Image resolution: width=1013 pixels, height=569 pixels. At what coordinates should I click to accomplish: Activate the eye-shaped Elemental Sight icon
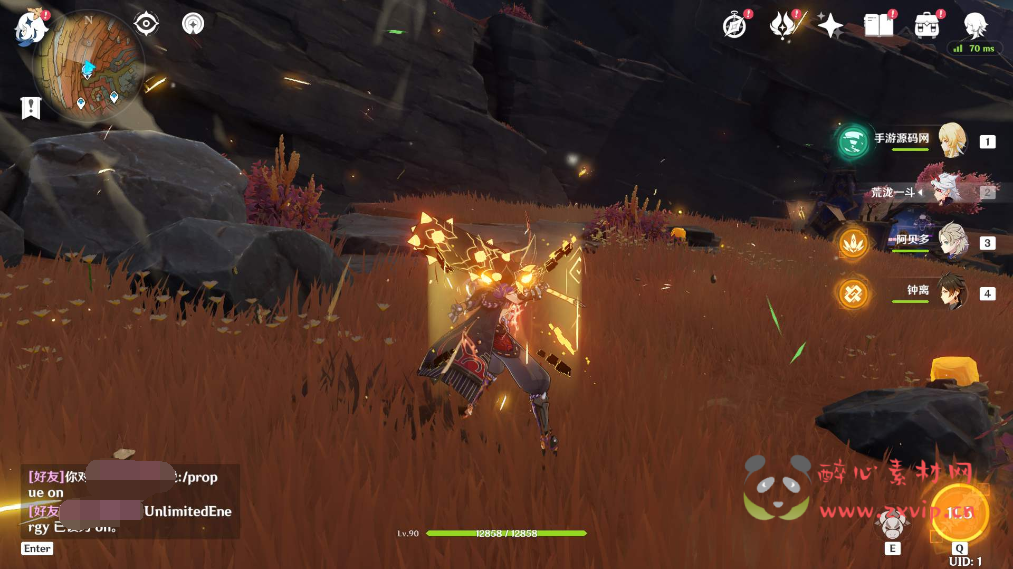146,23
